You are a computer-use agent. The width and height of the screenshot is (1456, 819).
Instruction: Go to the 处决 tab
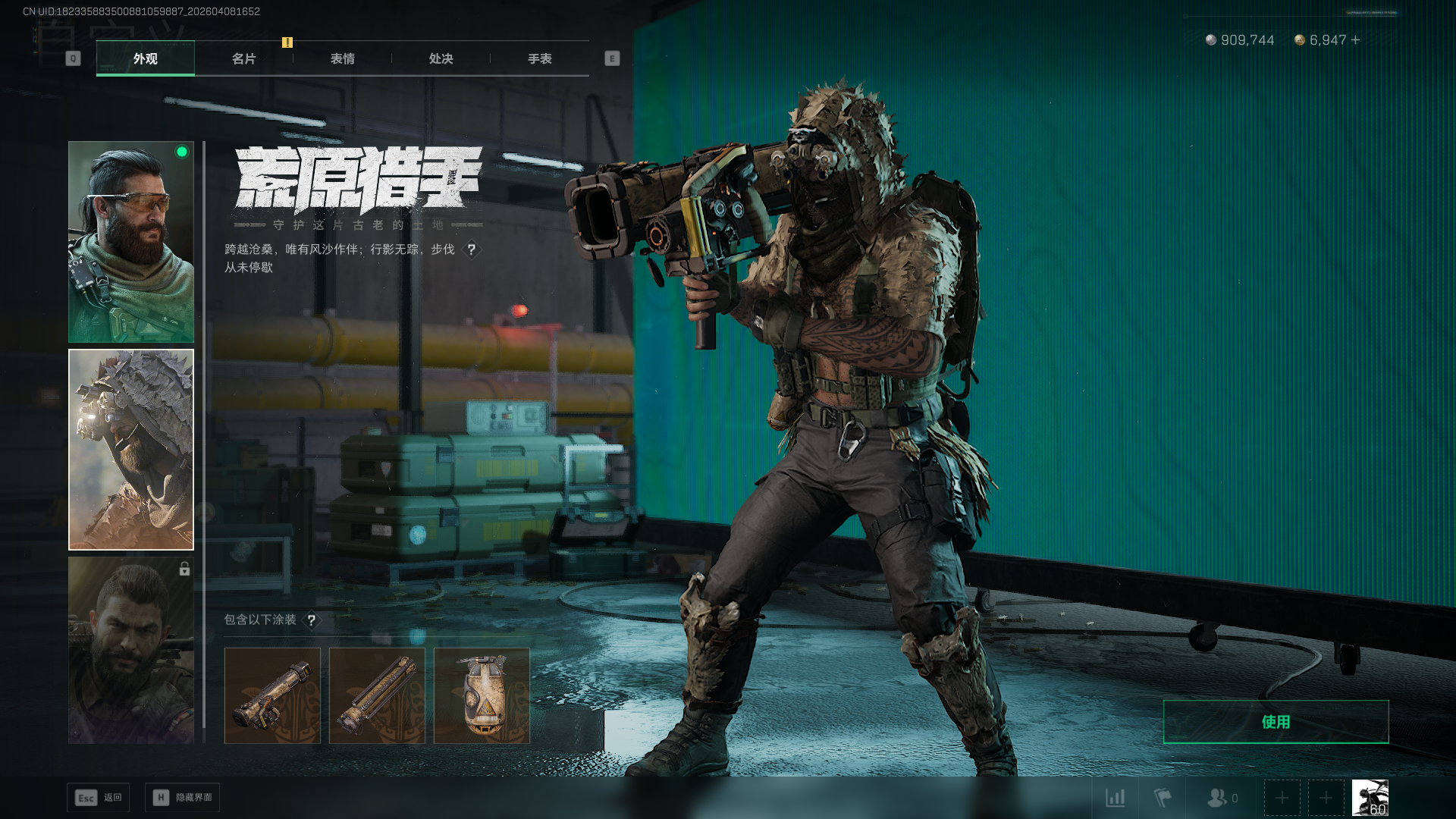441,58
